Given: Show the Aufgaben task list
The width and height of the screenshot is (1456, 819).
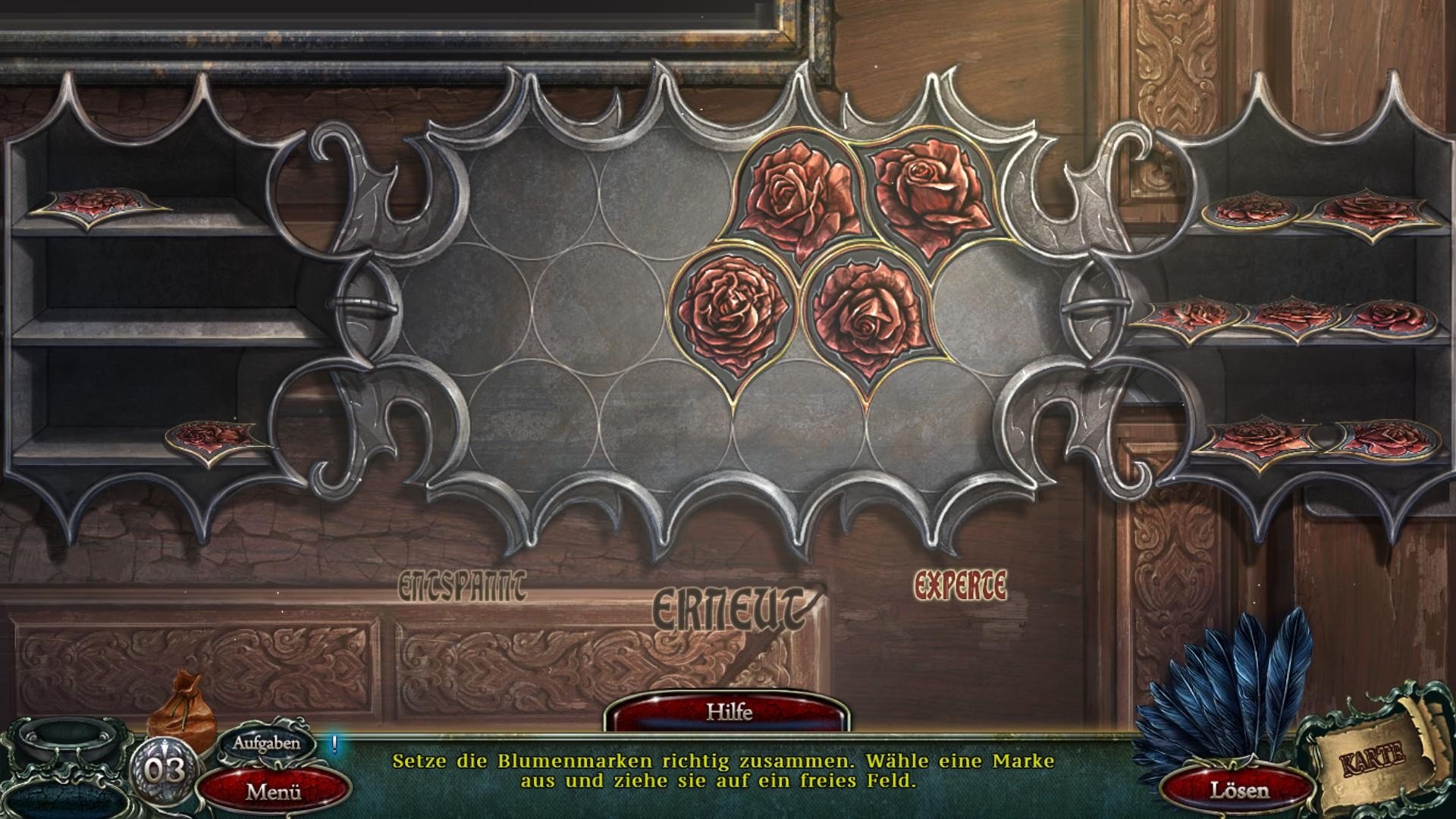Looking at the screenshot, I should (265, 743).
